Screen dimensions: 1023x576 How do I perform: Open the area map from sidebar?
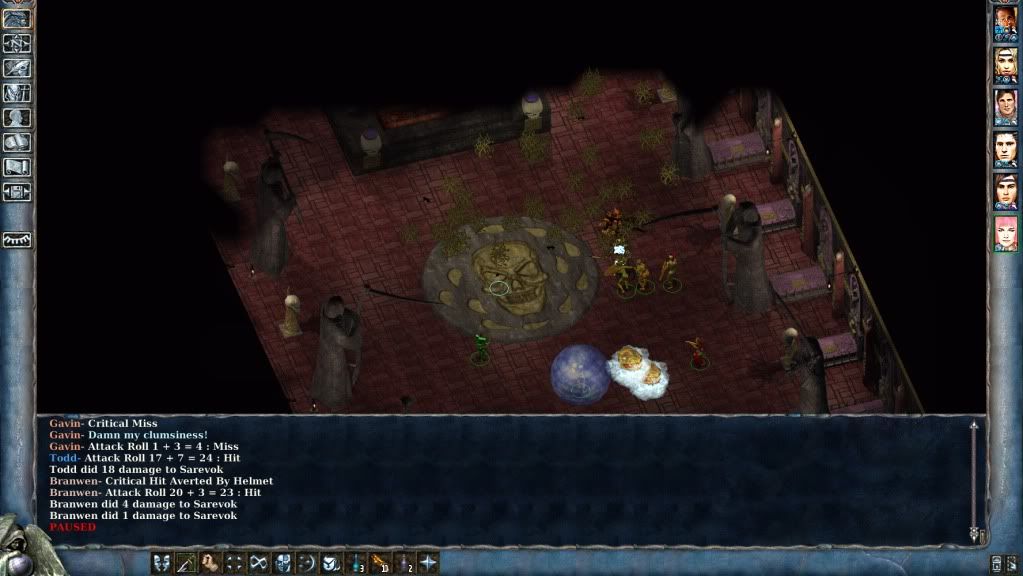point(17,43)
